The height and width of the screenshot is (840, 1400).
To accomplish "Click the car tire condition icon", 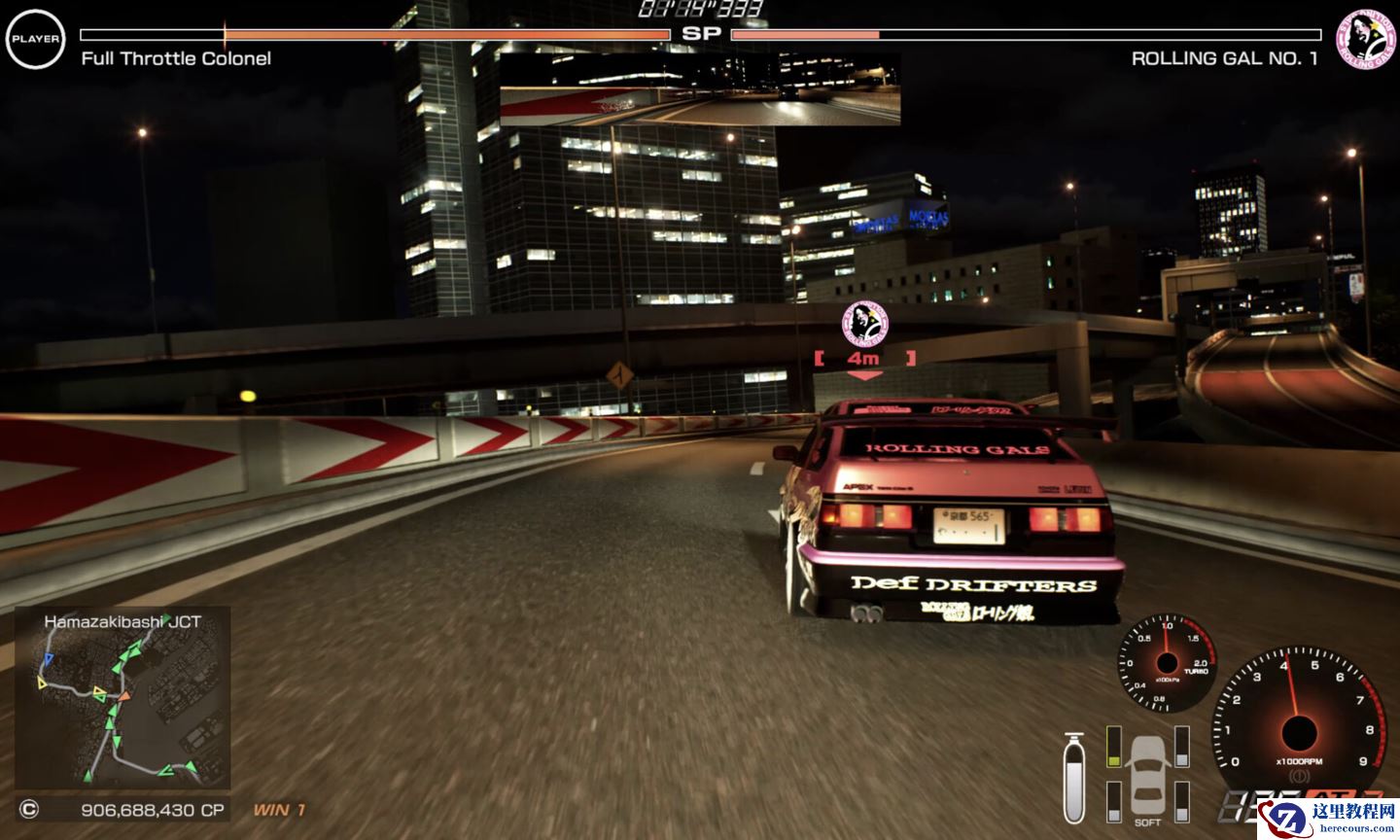I will (1148, 775).
